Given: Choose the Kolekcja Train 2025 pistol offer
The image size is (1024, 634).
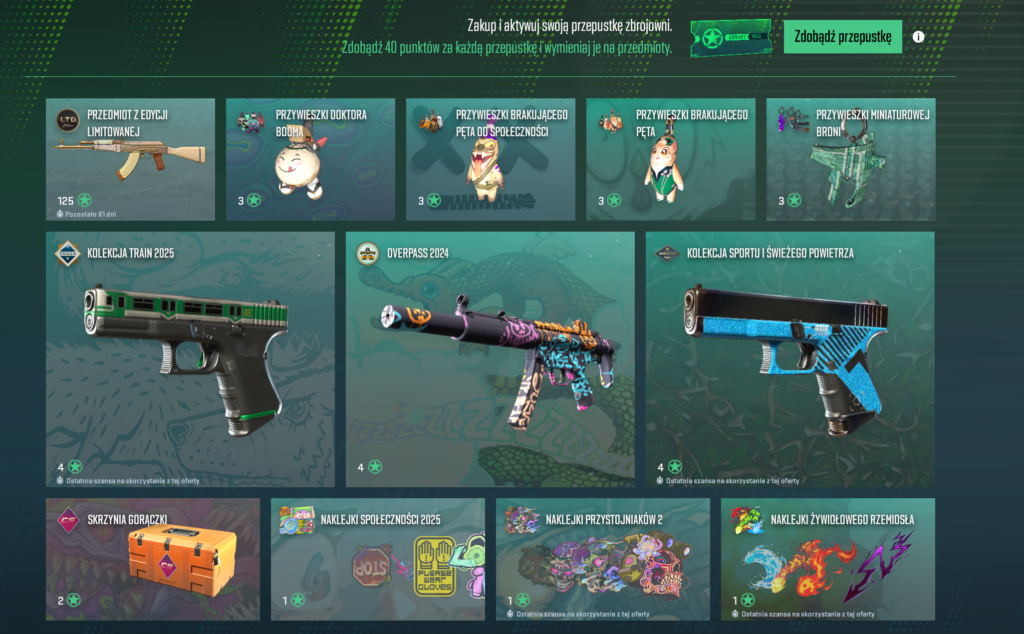Looking at the screenshot, I should coord(190,359).
